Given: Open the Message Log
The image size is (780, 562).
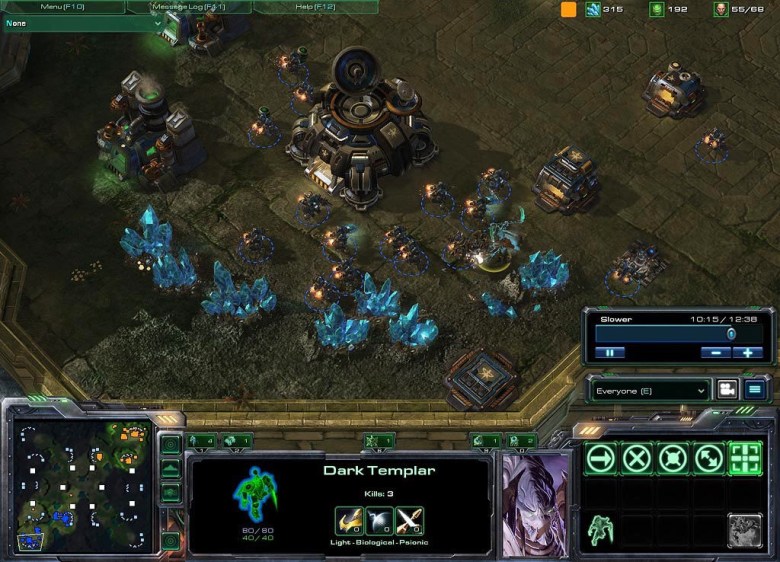Looking at the screenshot, I should 188,7.
